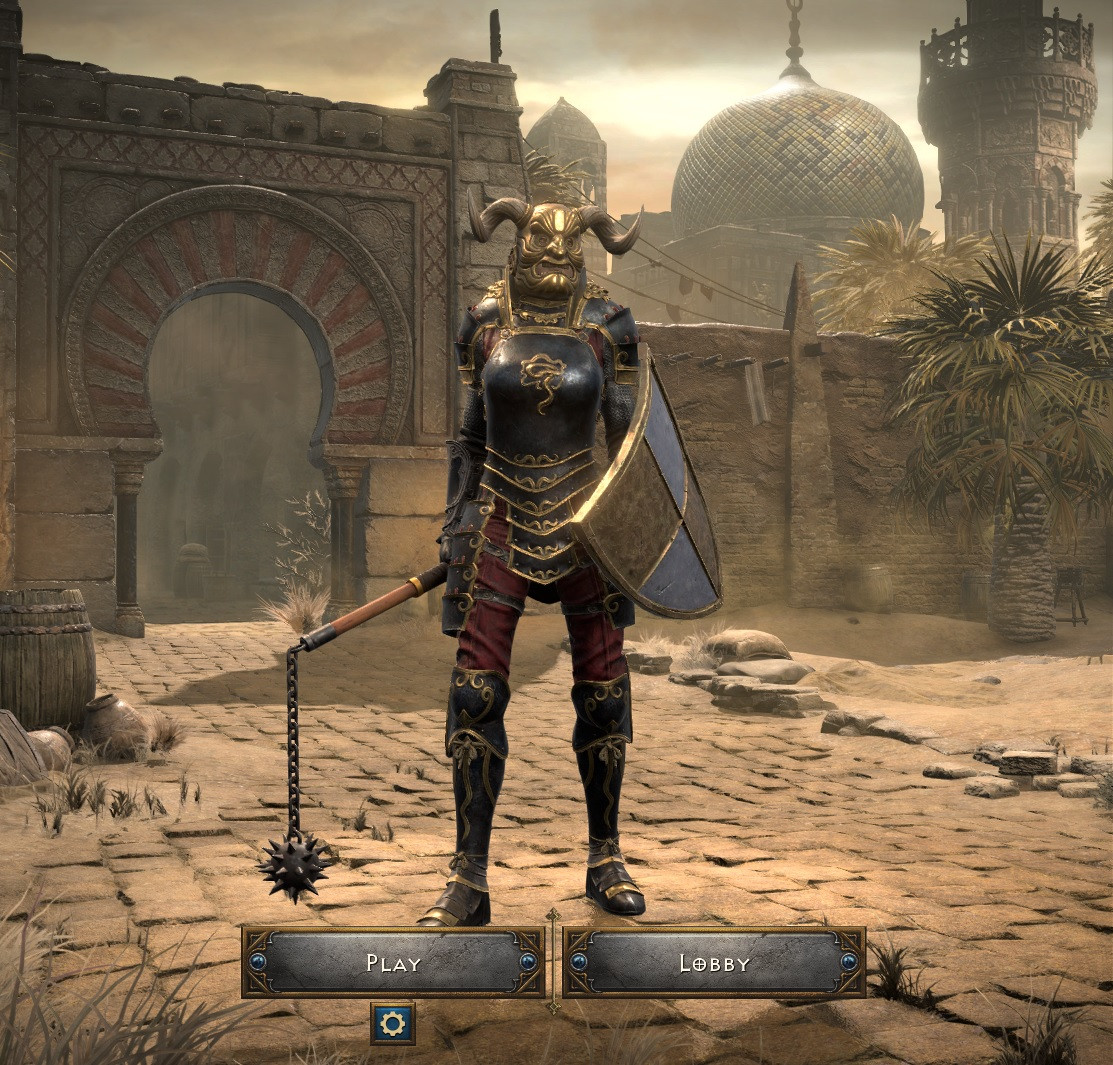Click the Play button
Image resolution: width=1113 pixels, height=1065 pixels.
[393, 963]
